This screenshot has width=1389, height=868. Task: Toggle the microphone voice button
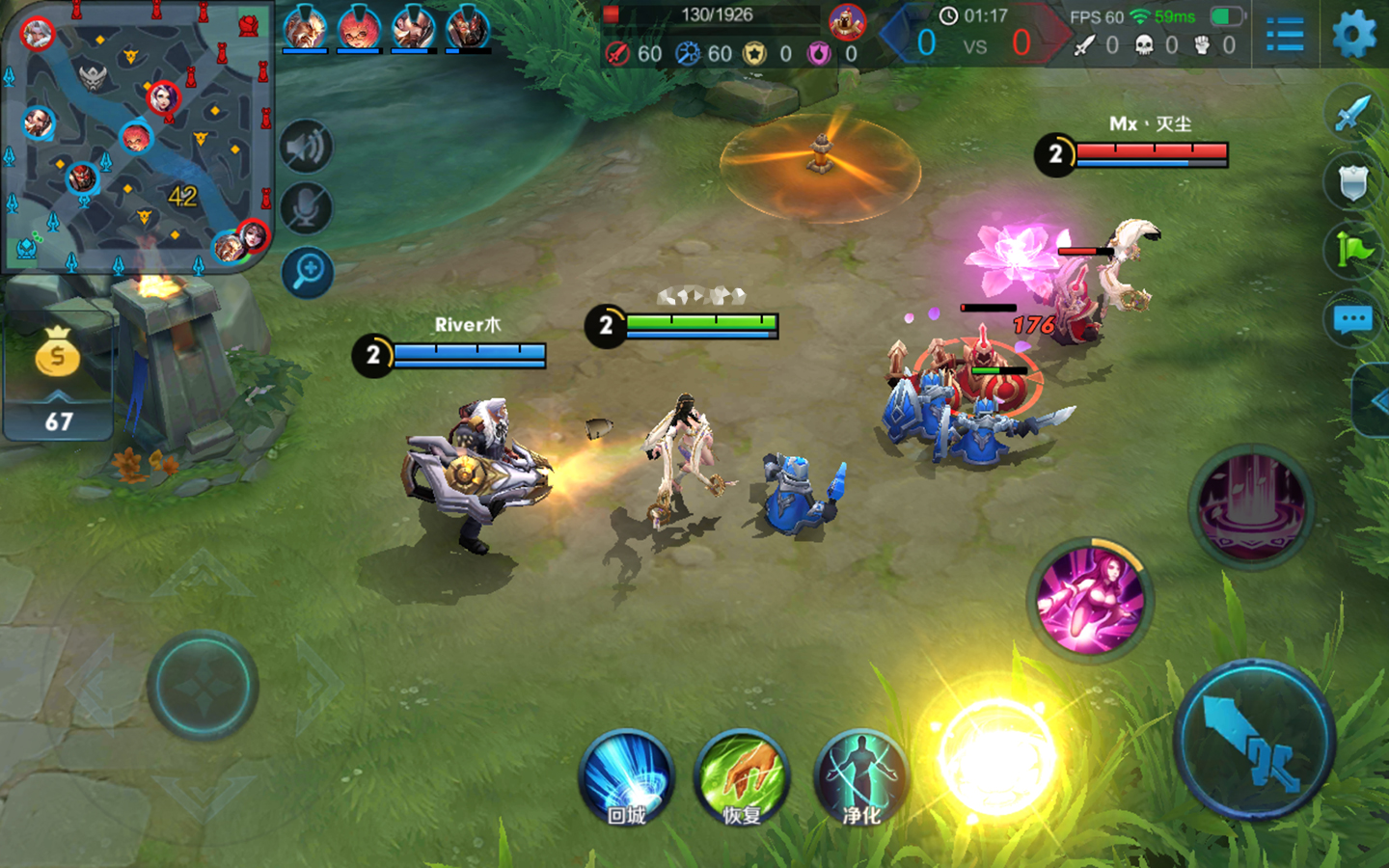(x=307, y=209)
